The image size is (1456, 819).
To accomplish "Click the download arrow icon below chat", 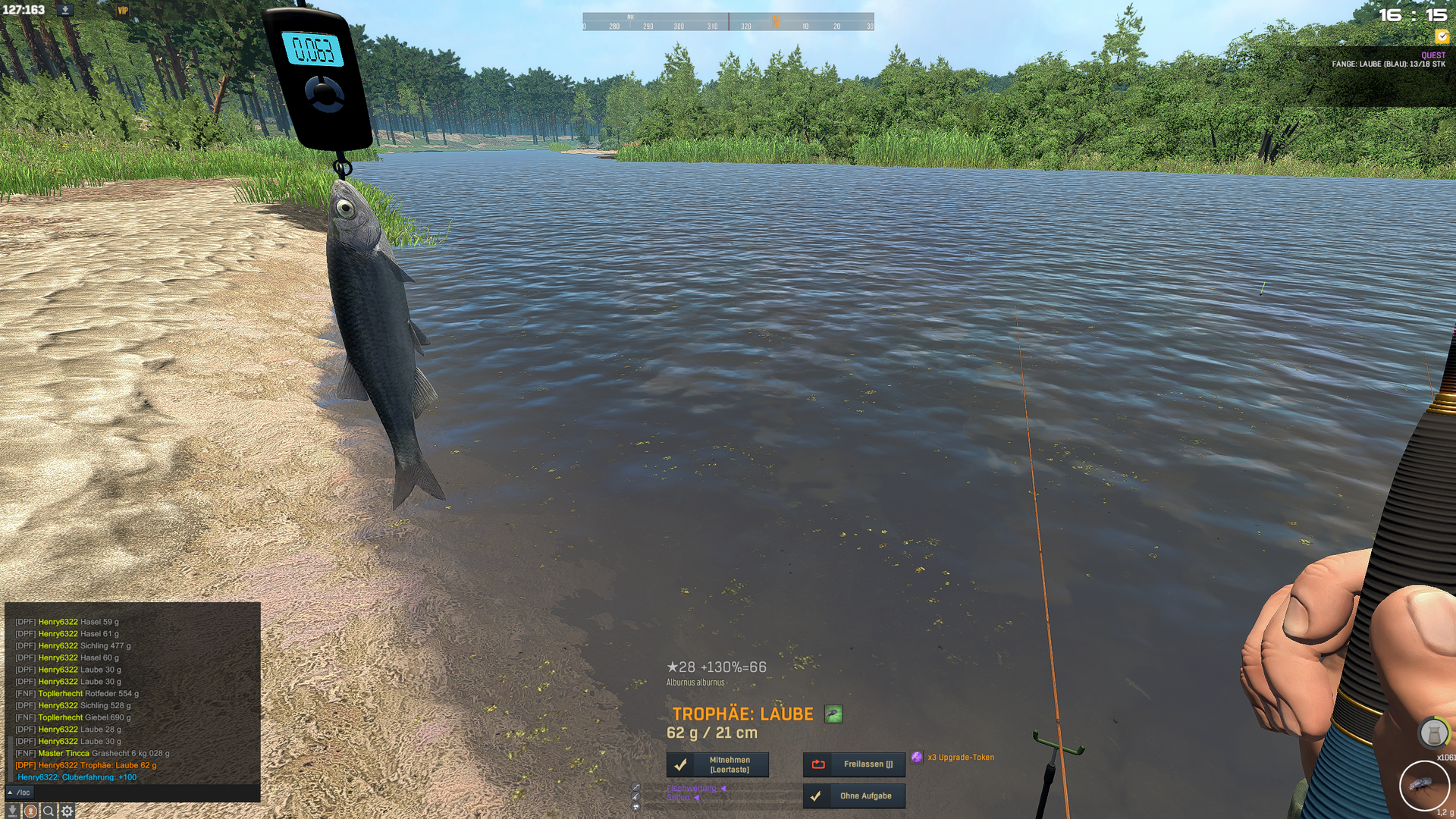I will point(12,811).
